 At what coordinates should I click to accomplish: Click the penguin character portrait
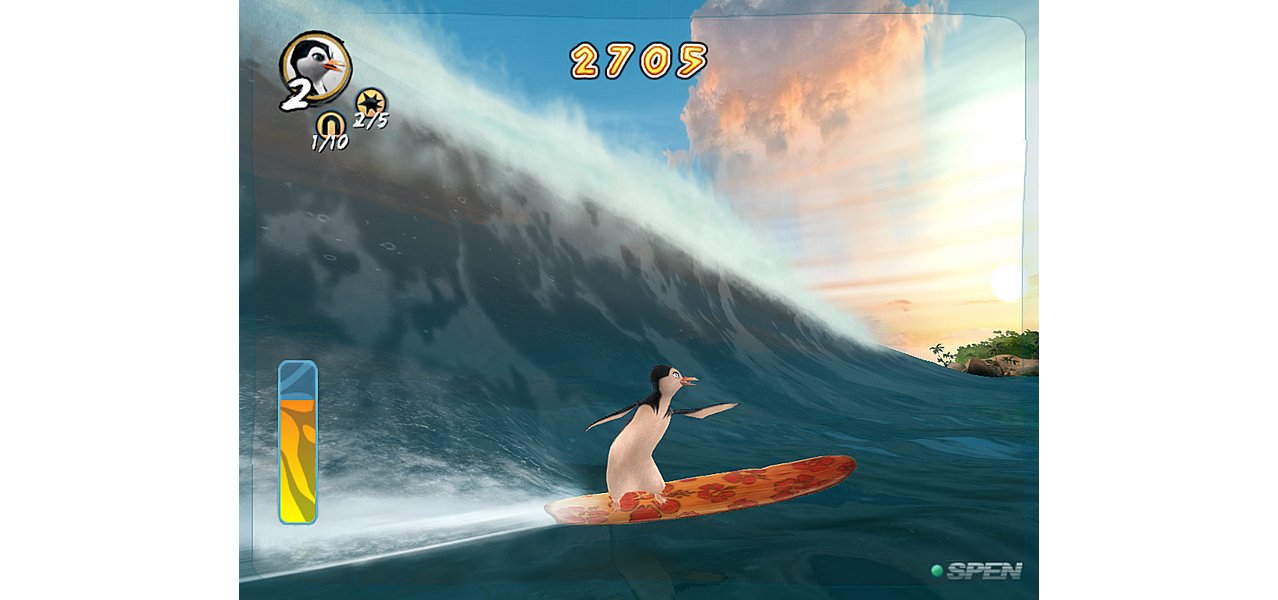(x=317, y=65)
